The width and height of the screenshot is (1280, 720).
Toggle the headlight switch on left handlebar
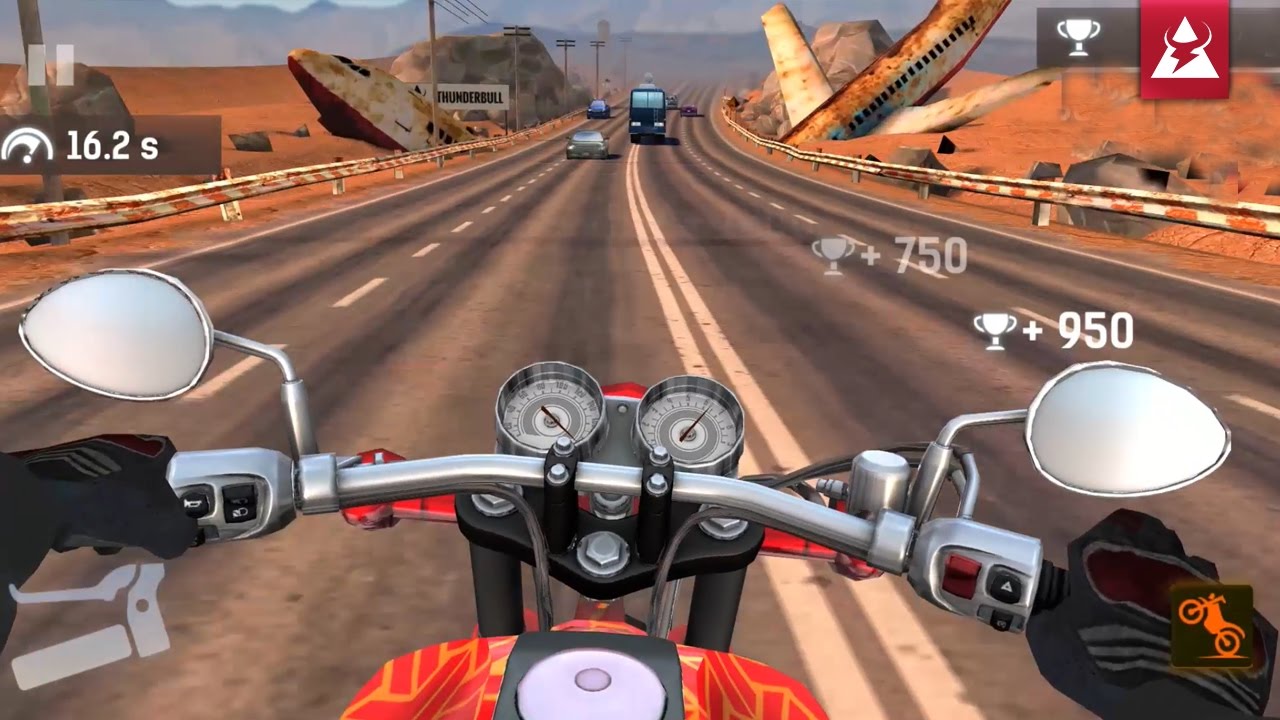coord(239,507)
